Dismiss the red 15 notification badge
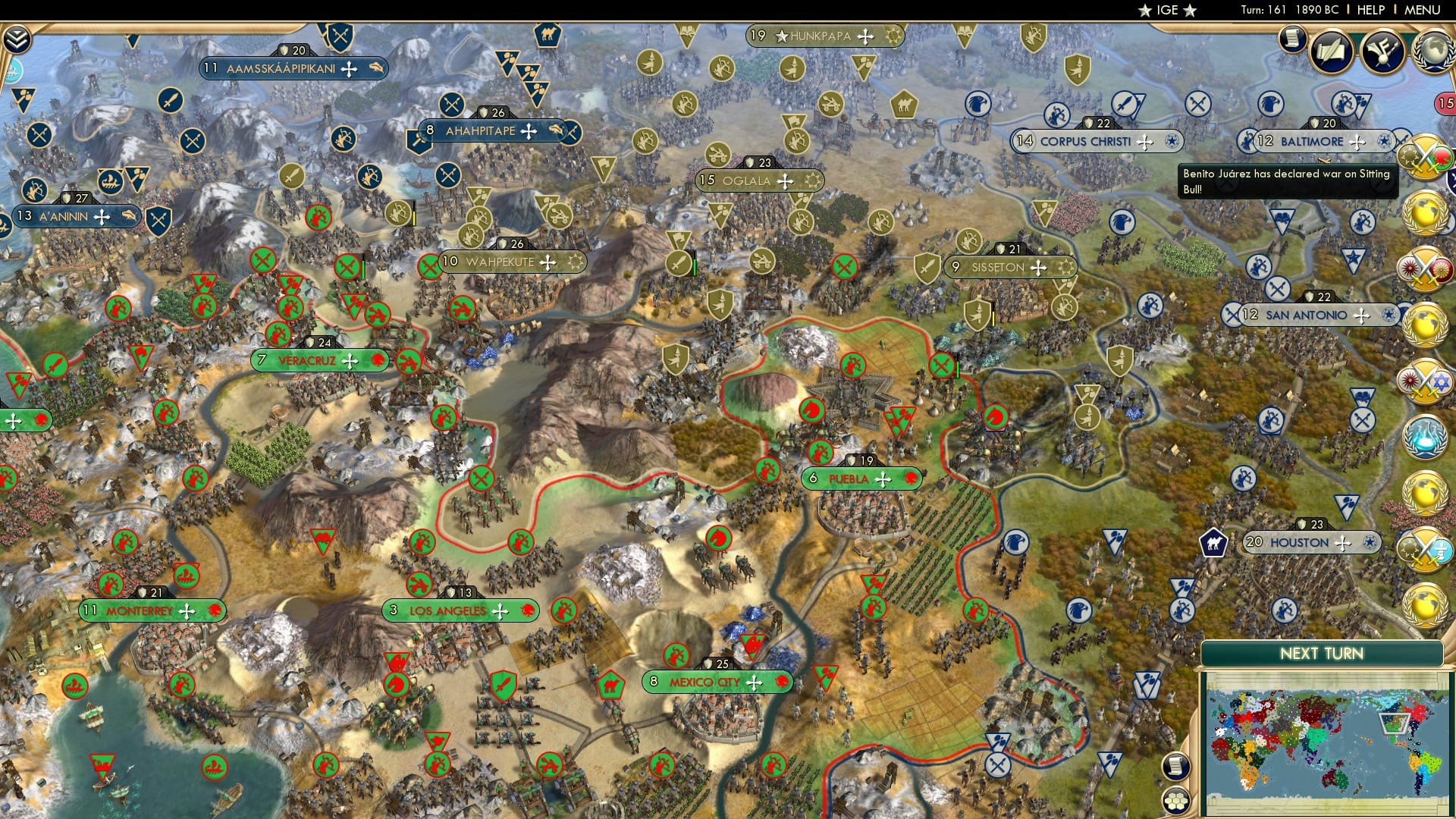 tap(1447, 102)
